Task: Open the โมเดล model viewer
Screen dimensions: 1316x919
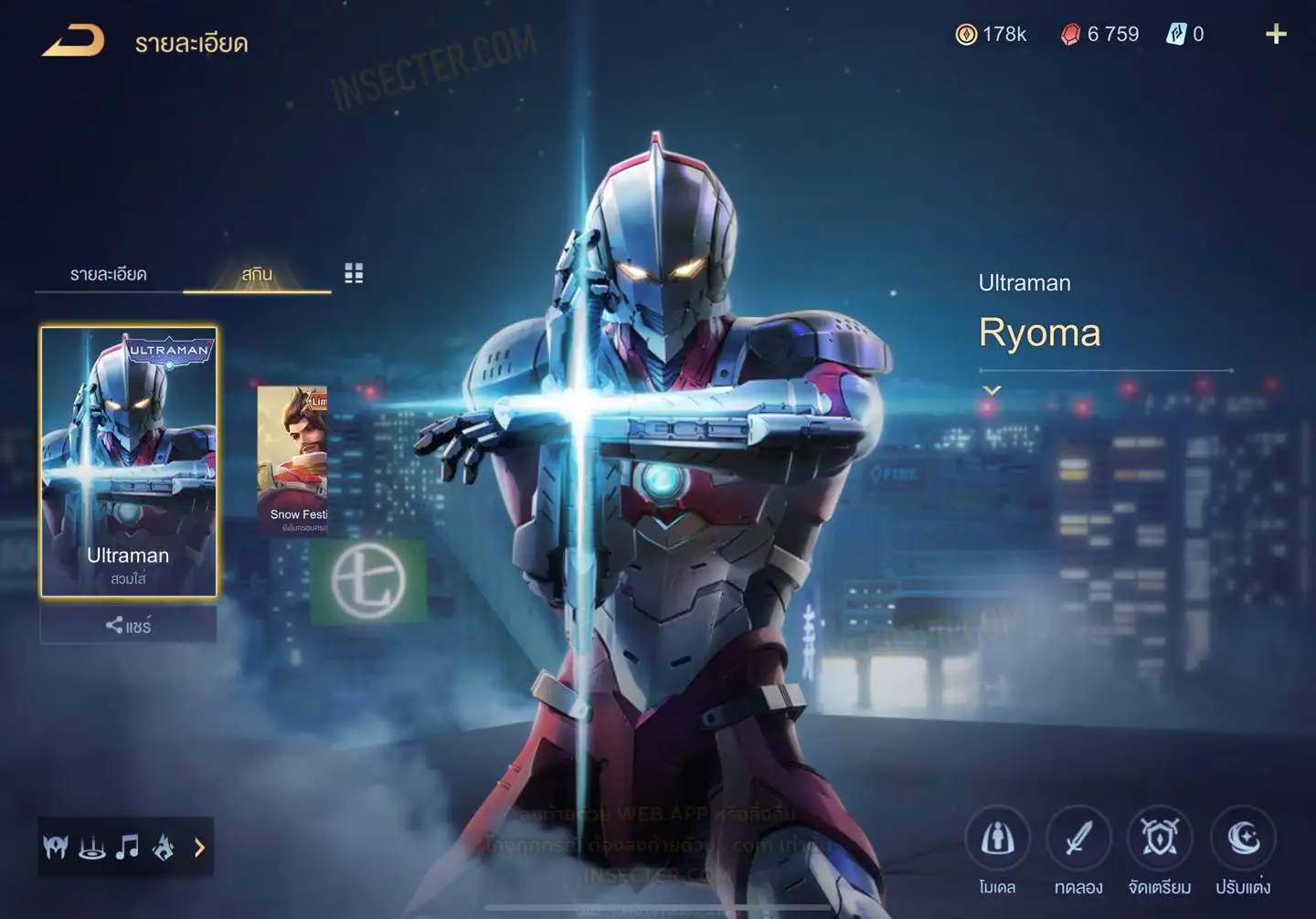Action: [997, 839]
